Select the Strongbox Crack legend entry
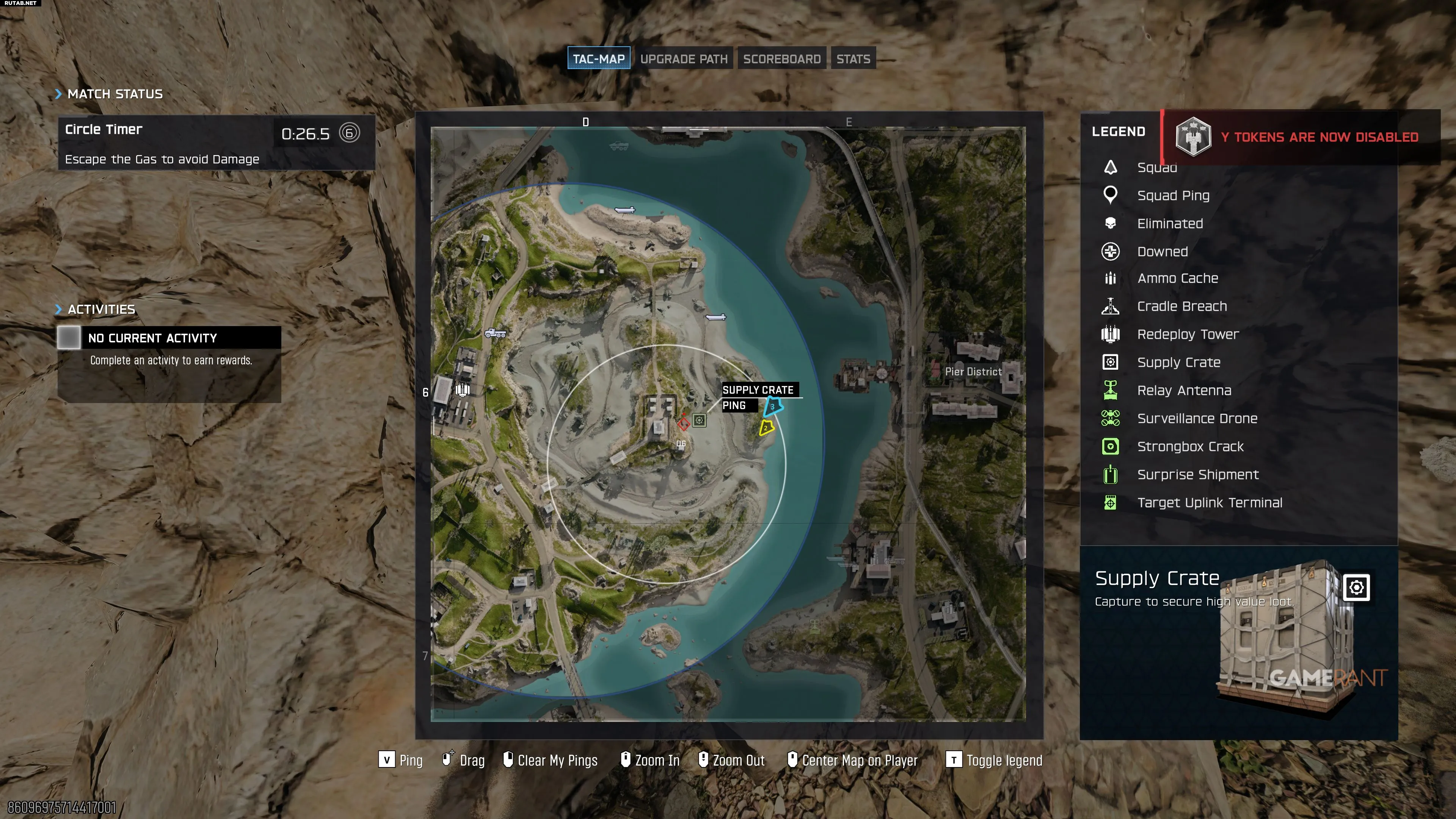Viewport: 1456px width, 819px height. tap(1190, 447)
